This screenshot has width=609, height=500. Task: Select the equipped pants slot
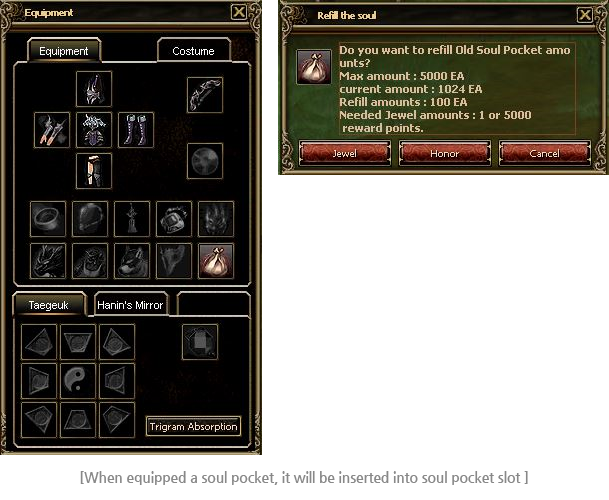point(94,170)
